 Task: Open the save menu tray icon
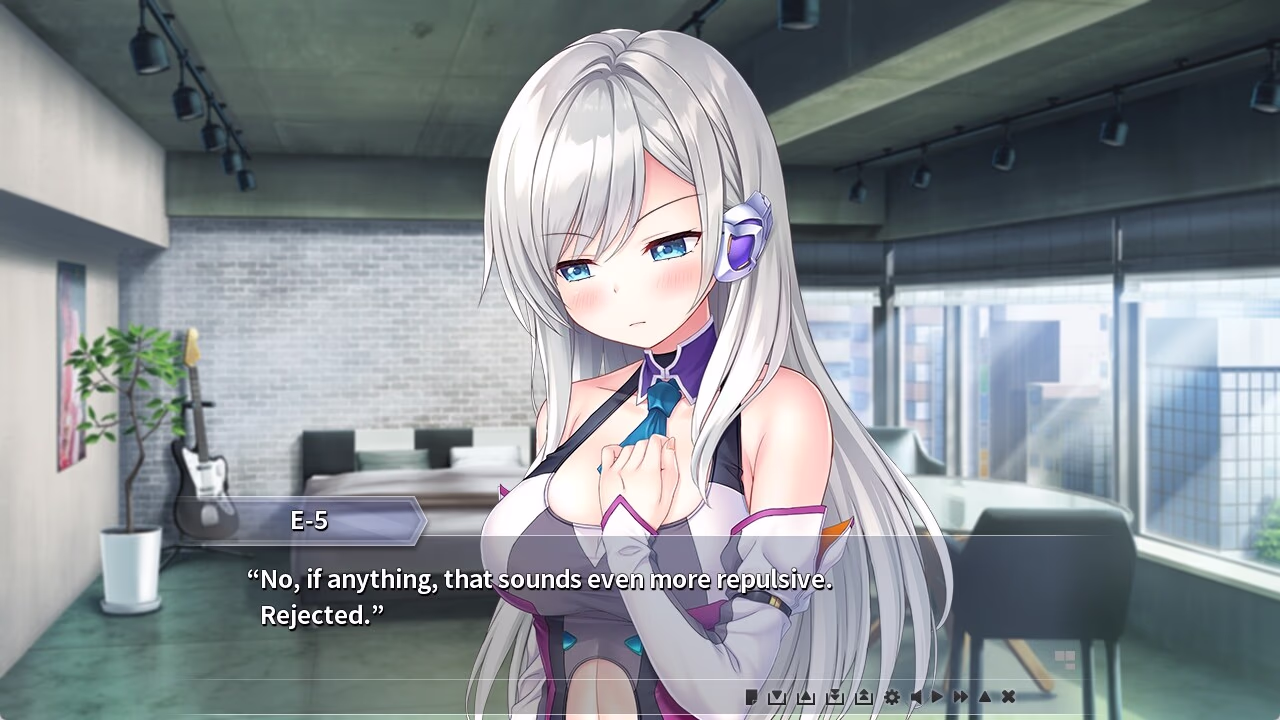[776, 697]
